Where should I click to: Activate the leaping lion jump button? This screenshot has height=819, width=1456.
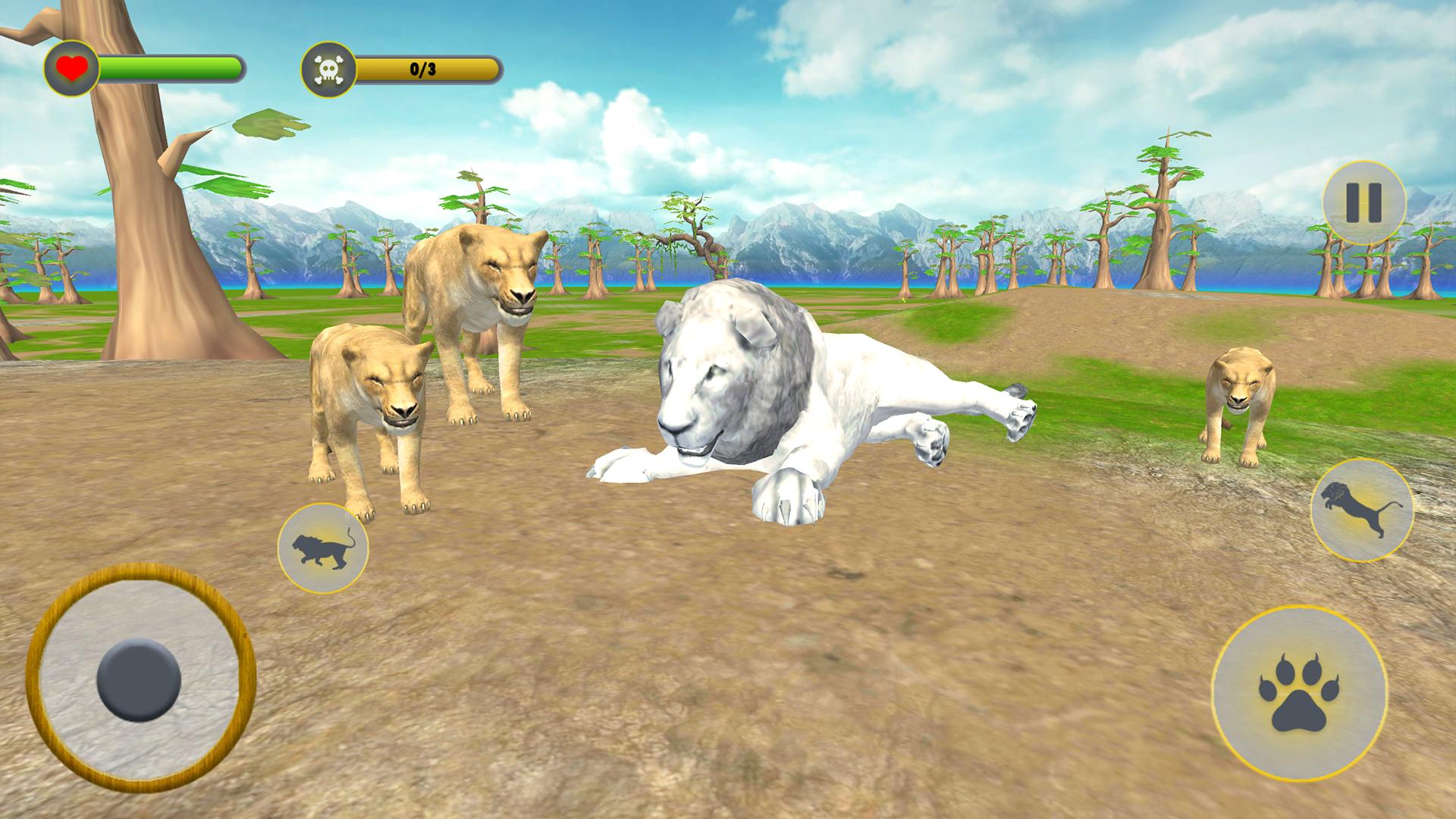coord(1362,510)
